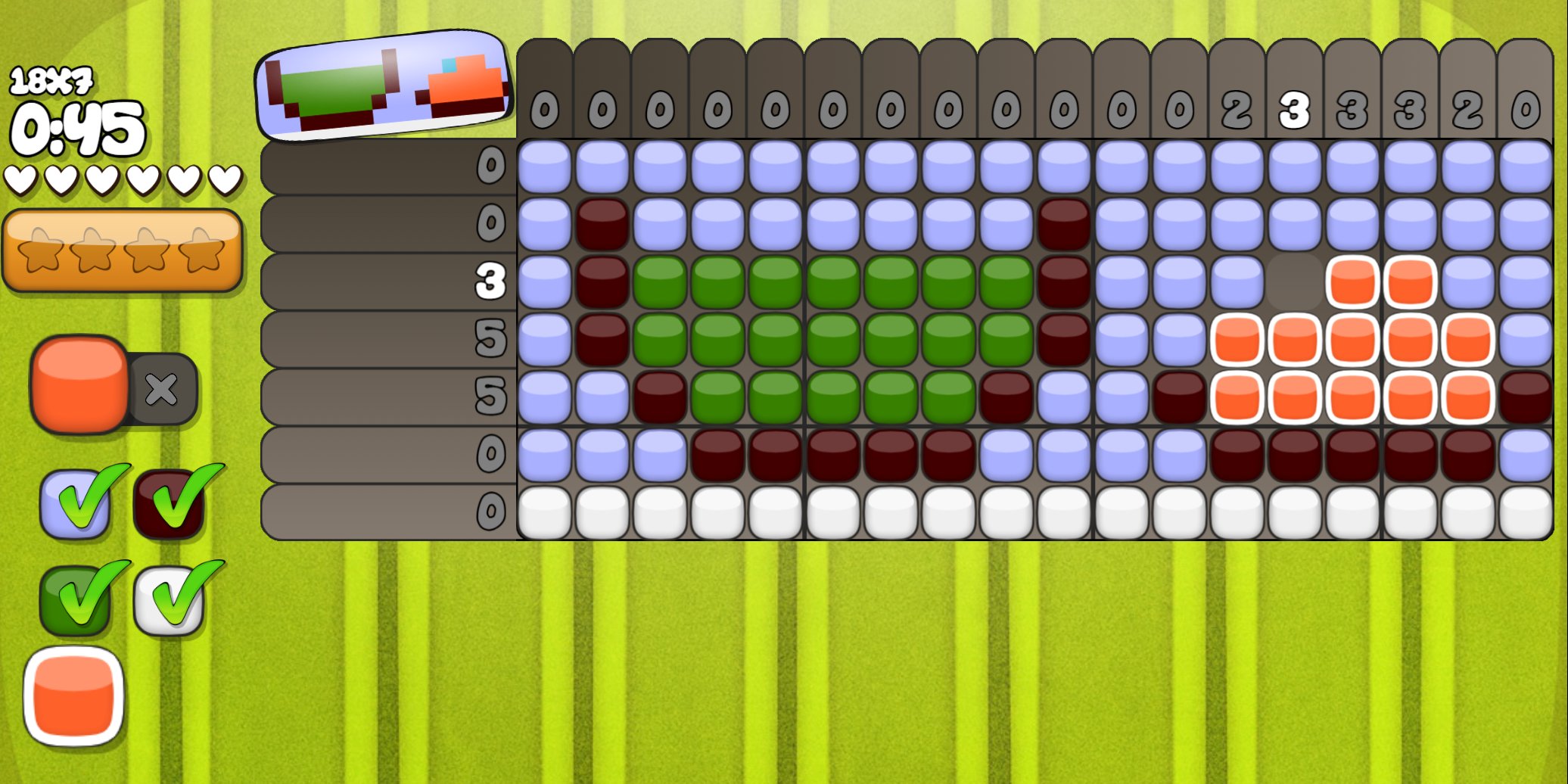Fill the only empty grid cell
The height and width of the screenshot is (784, 1568).
click(x=1295, y=282)
